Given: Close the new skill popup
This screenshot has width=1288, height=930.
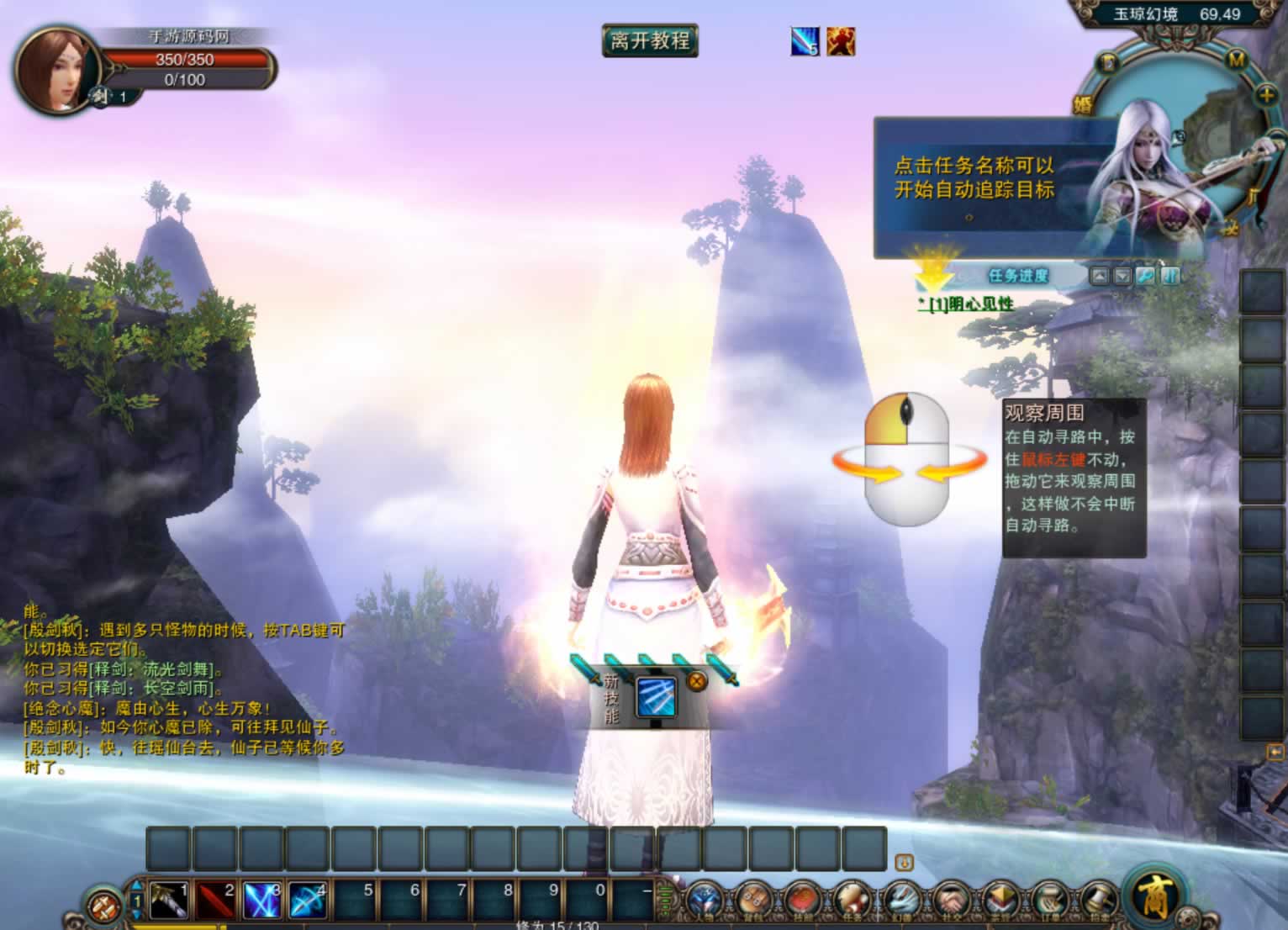Looking at the screenshot, I should point(696,682).
